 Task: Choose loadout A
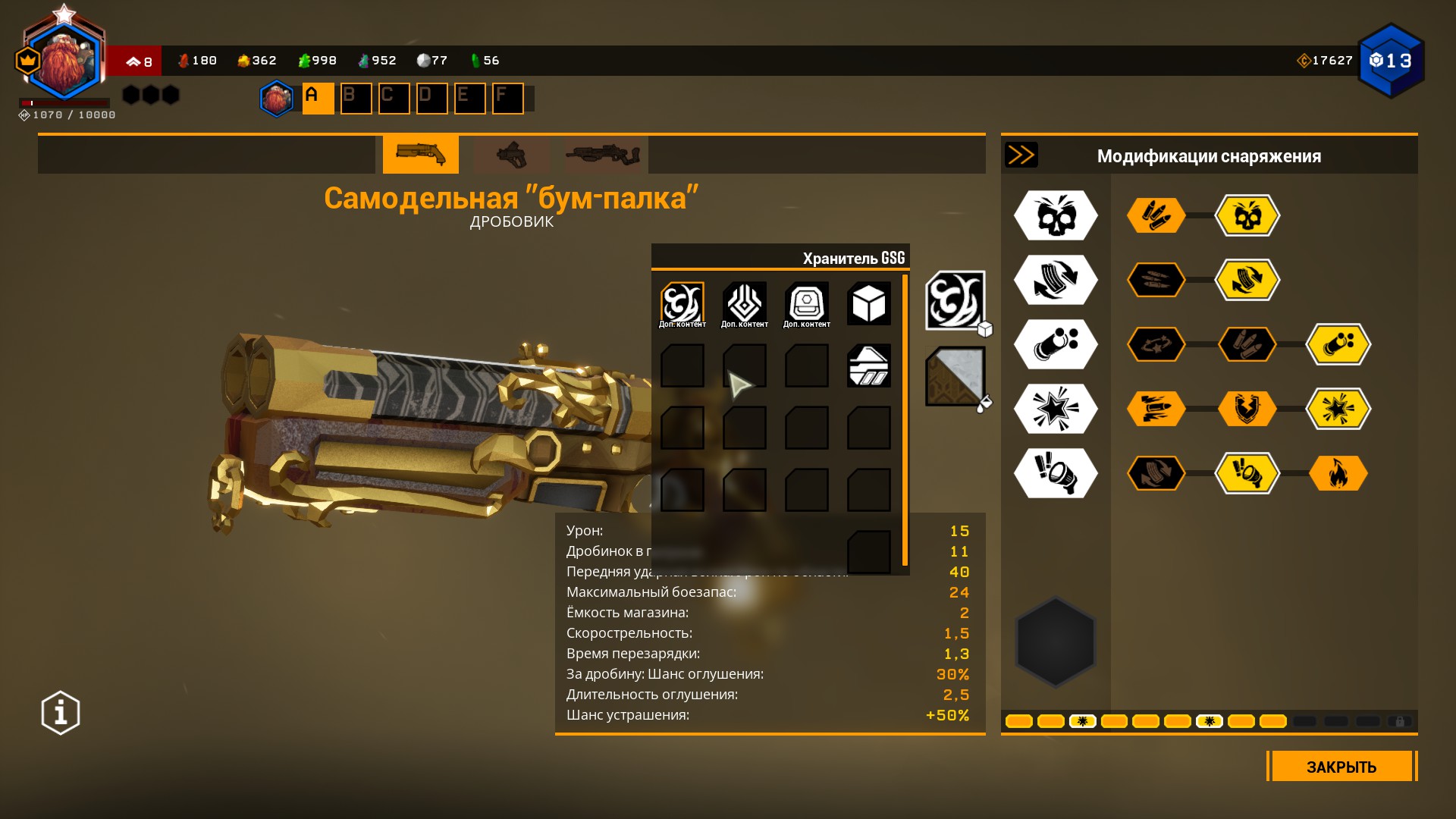point(318,99)
